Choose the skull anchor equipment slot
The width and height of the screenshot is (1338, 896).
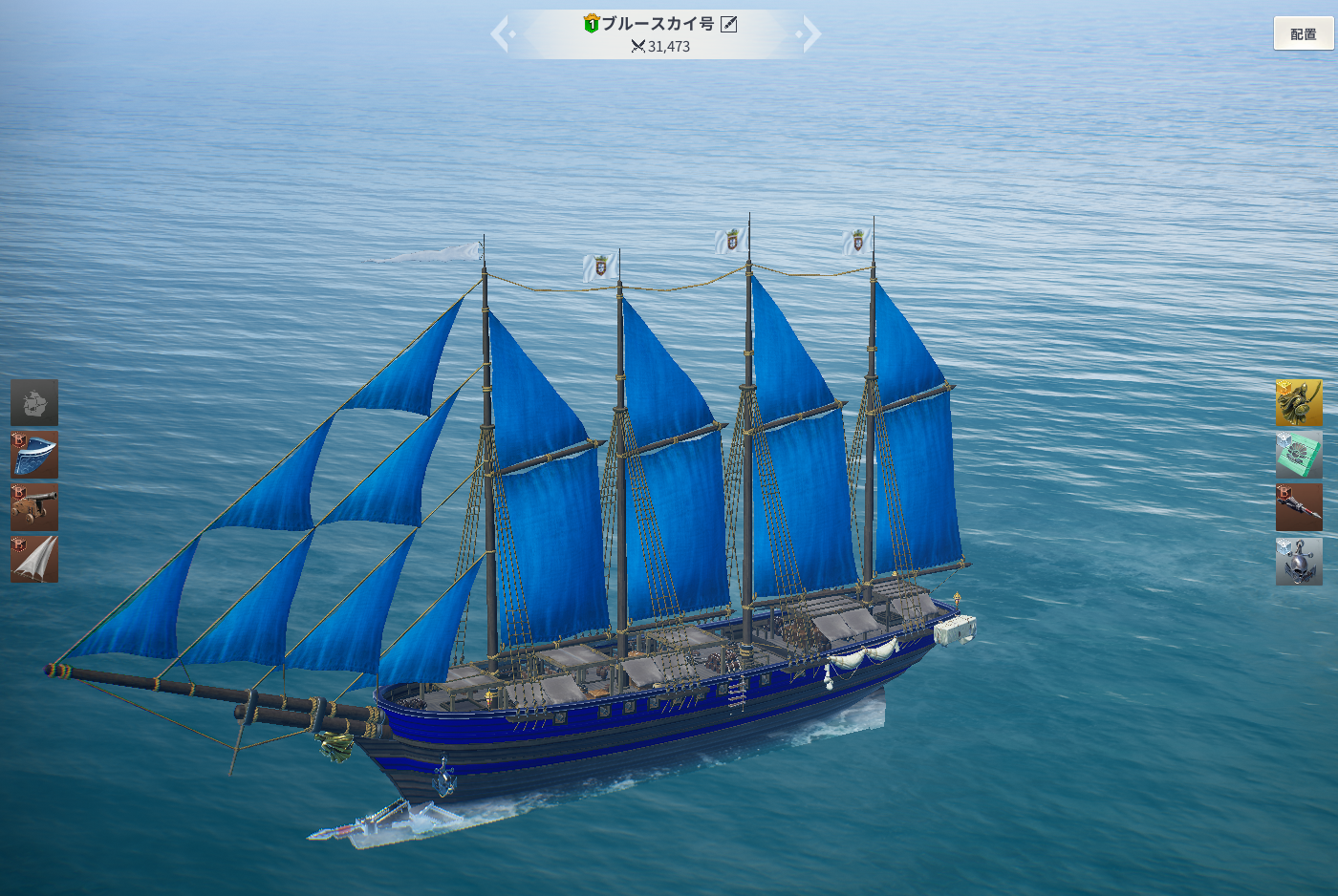[1299, 561]
